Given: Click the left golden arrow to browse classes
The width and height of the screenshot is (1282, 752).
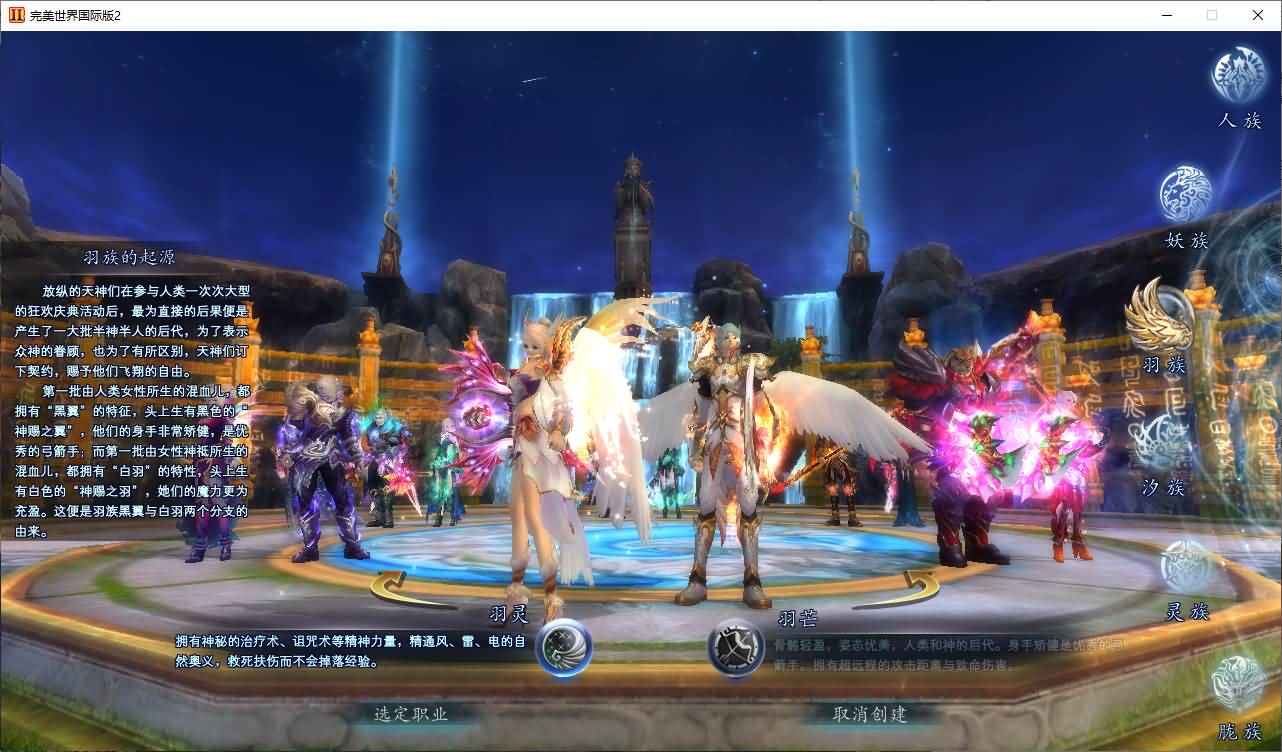Looking at the screenshot, I should [x=388, y=584].
